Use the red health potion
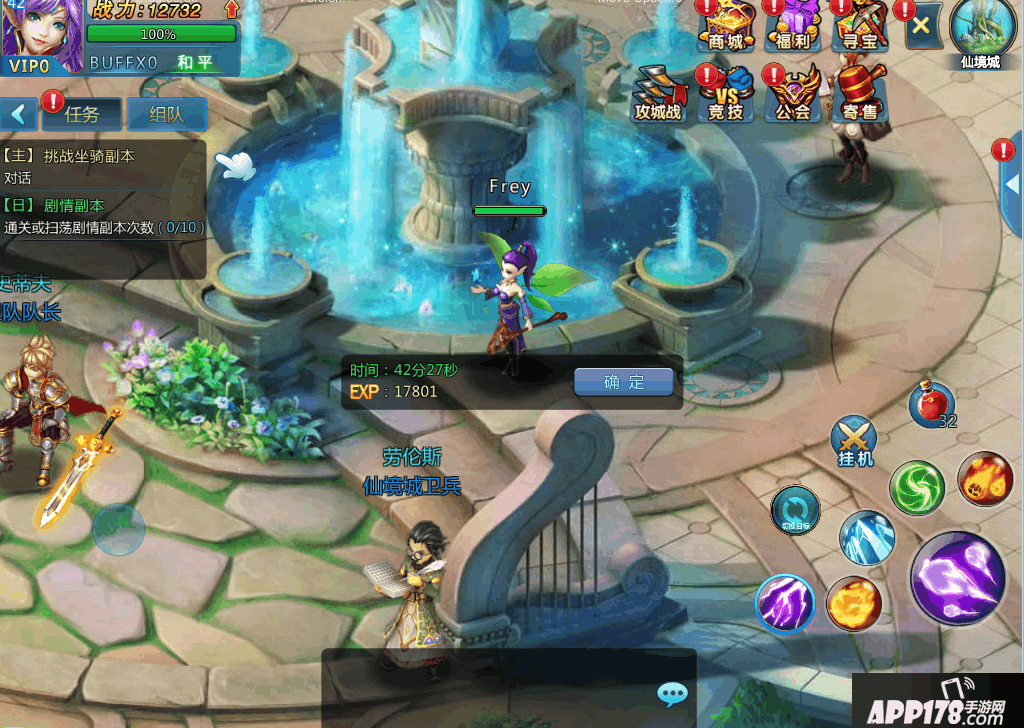 click(930, 405)
